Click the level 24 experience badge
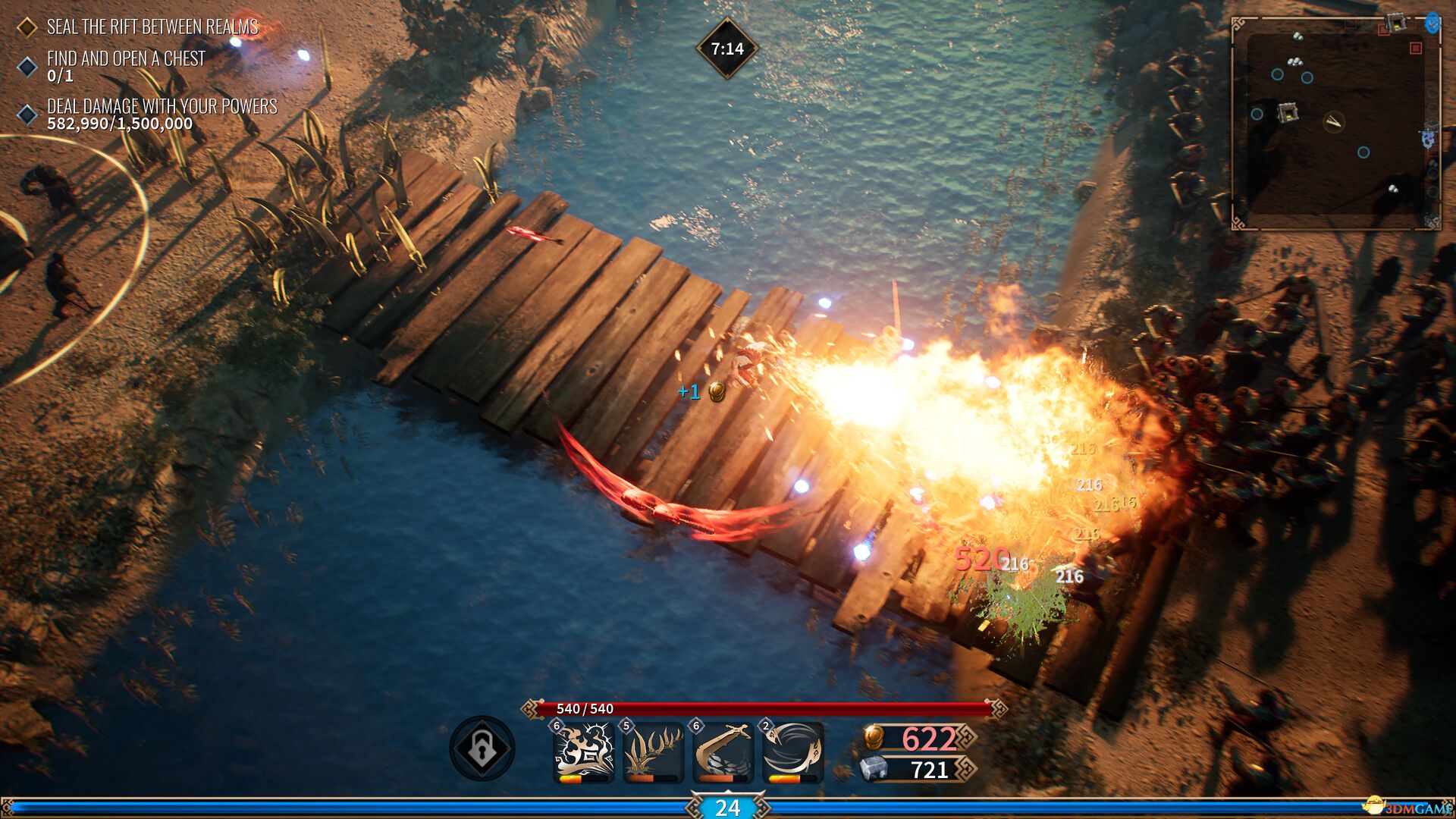Screen dimensions: 1456x819 (727, 808)
